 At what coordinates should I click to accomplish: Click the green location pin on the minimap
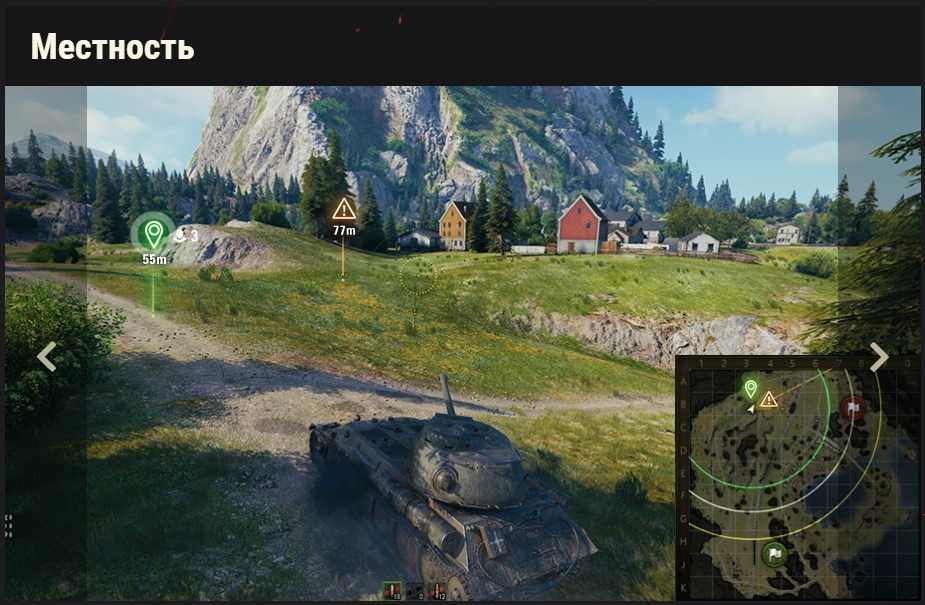point(751,388)
